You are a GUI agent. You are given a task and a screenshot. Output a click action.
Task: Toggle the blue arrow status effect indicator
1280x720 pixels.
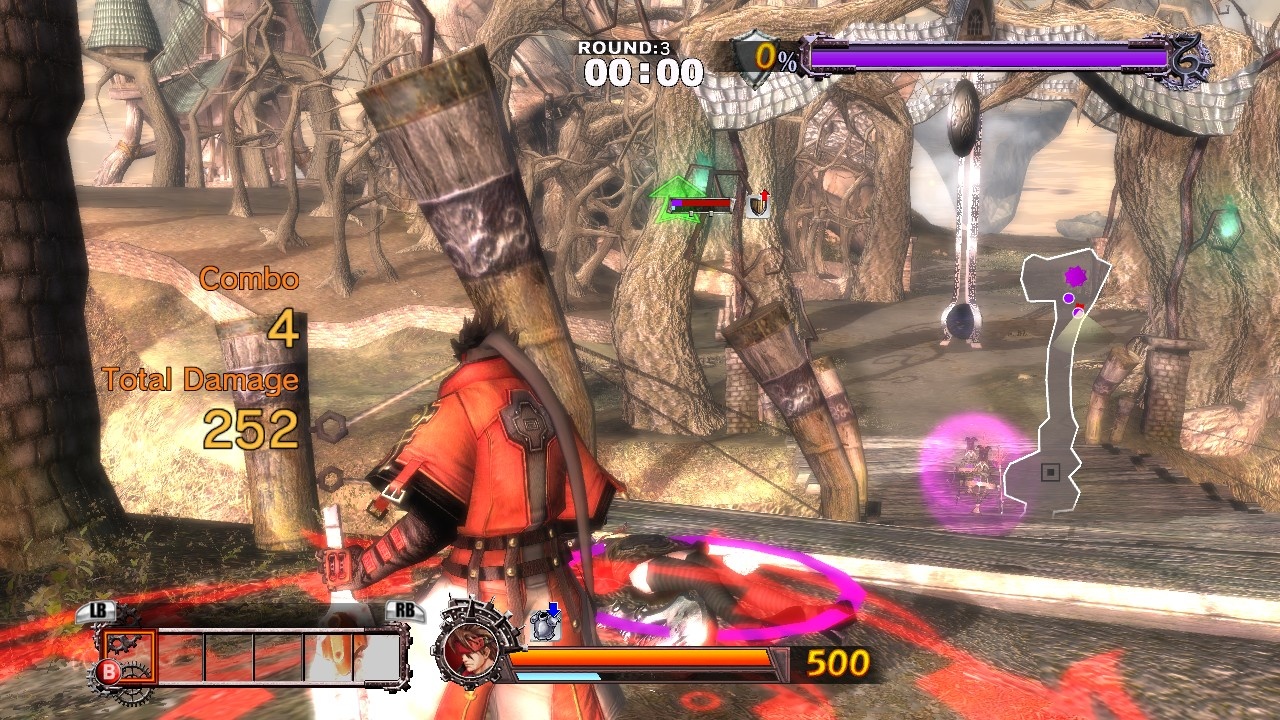point(555,608)
